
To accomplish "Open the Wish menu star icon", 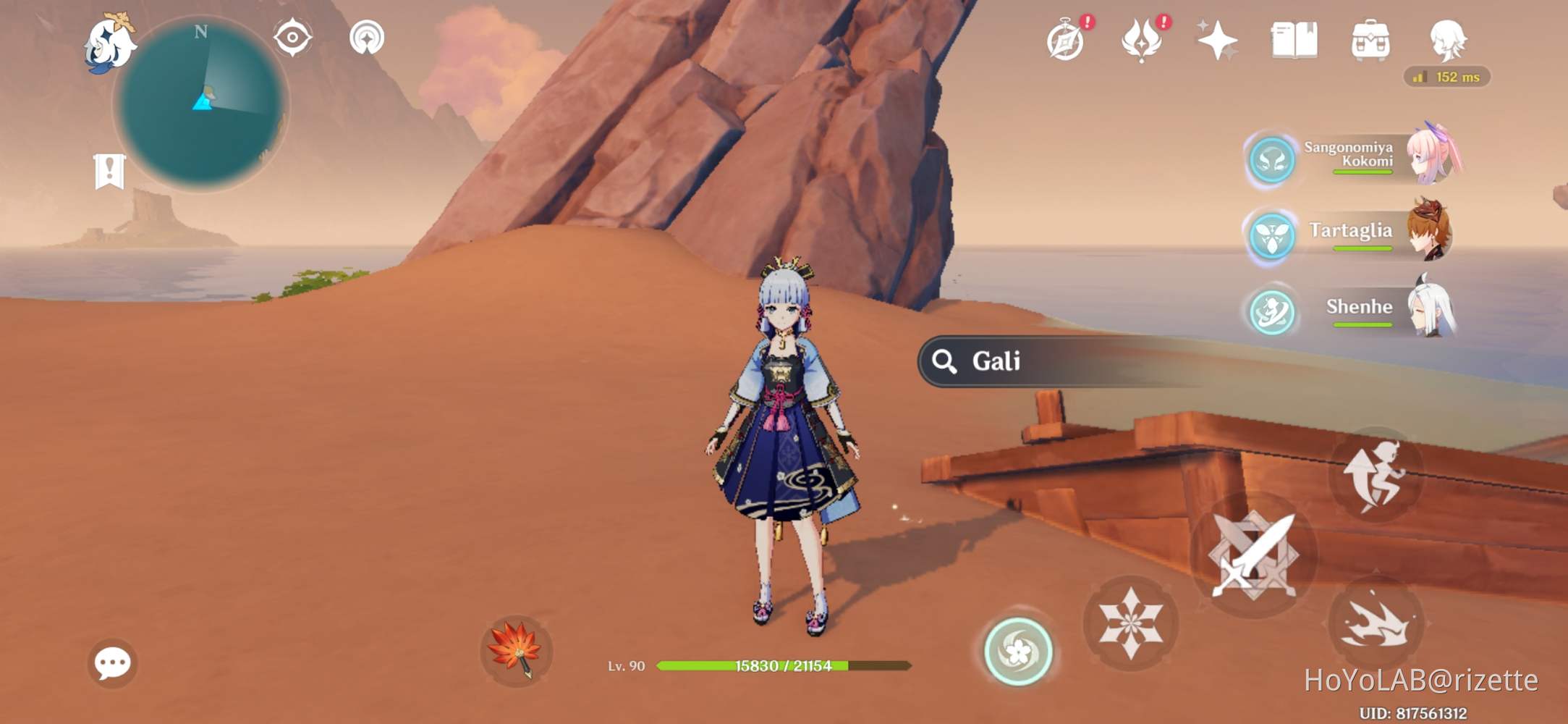I will pos(1218,41).
